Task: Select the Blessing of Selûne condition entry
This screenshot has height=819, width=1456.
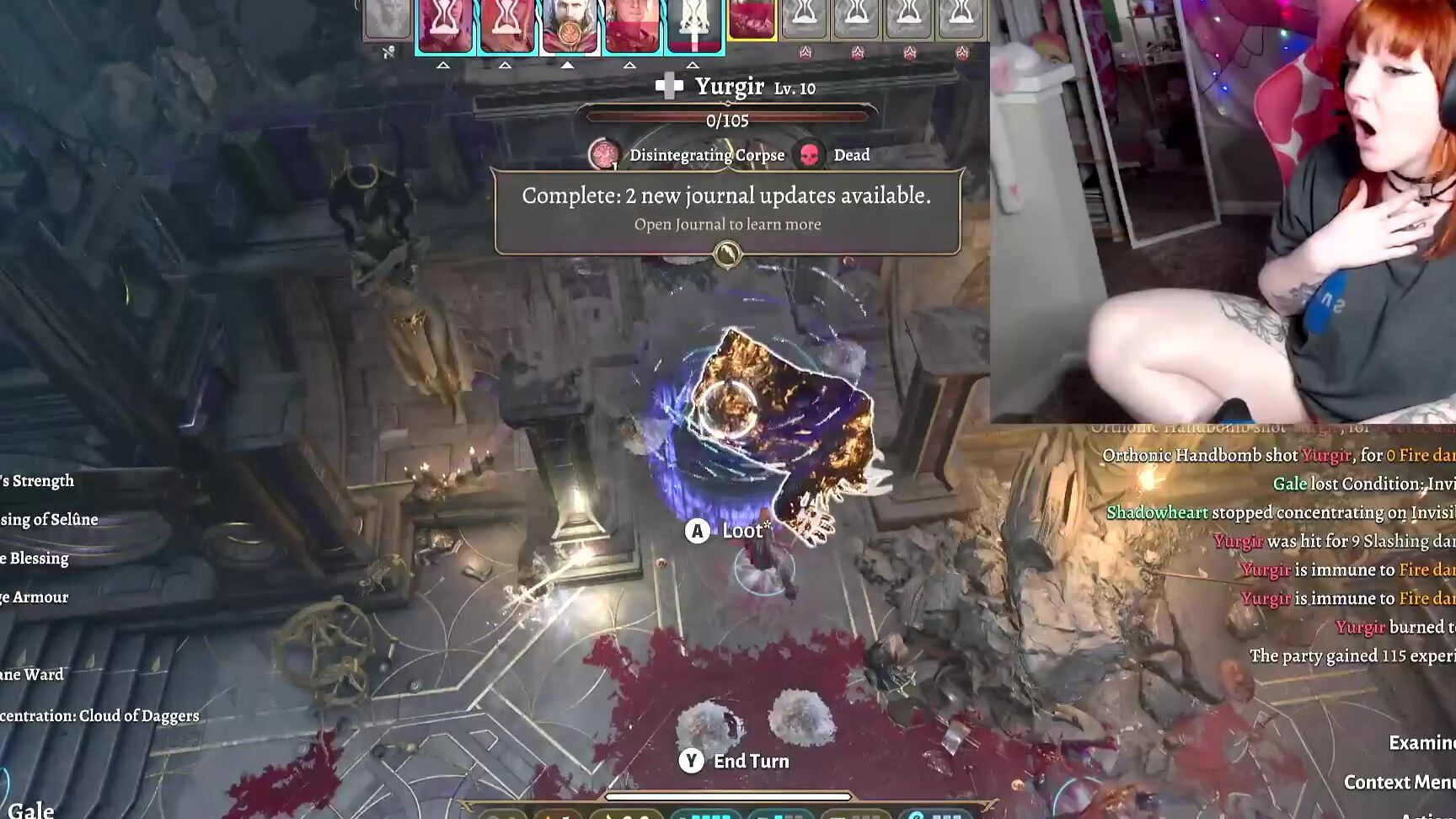Action: (49, 519)
